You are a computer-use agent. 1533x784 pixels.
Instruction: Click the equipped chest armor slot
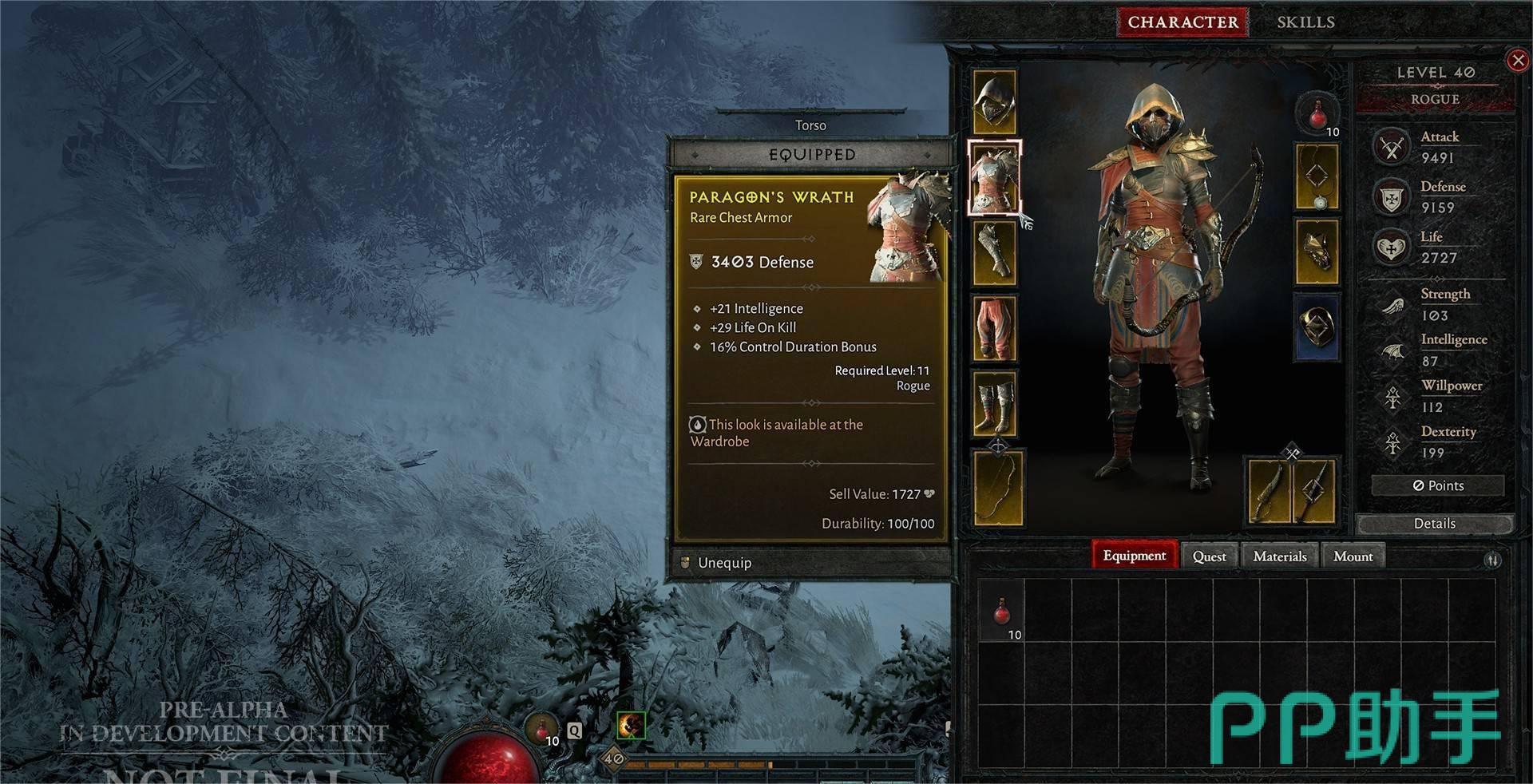click(x=994, y=179)
